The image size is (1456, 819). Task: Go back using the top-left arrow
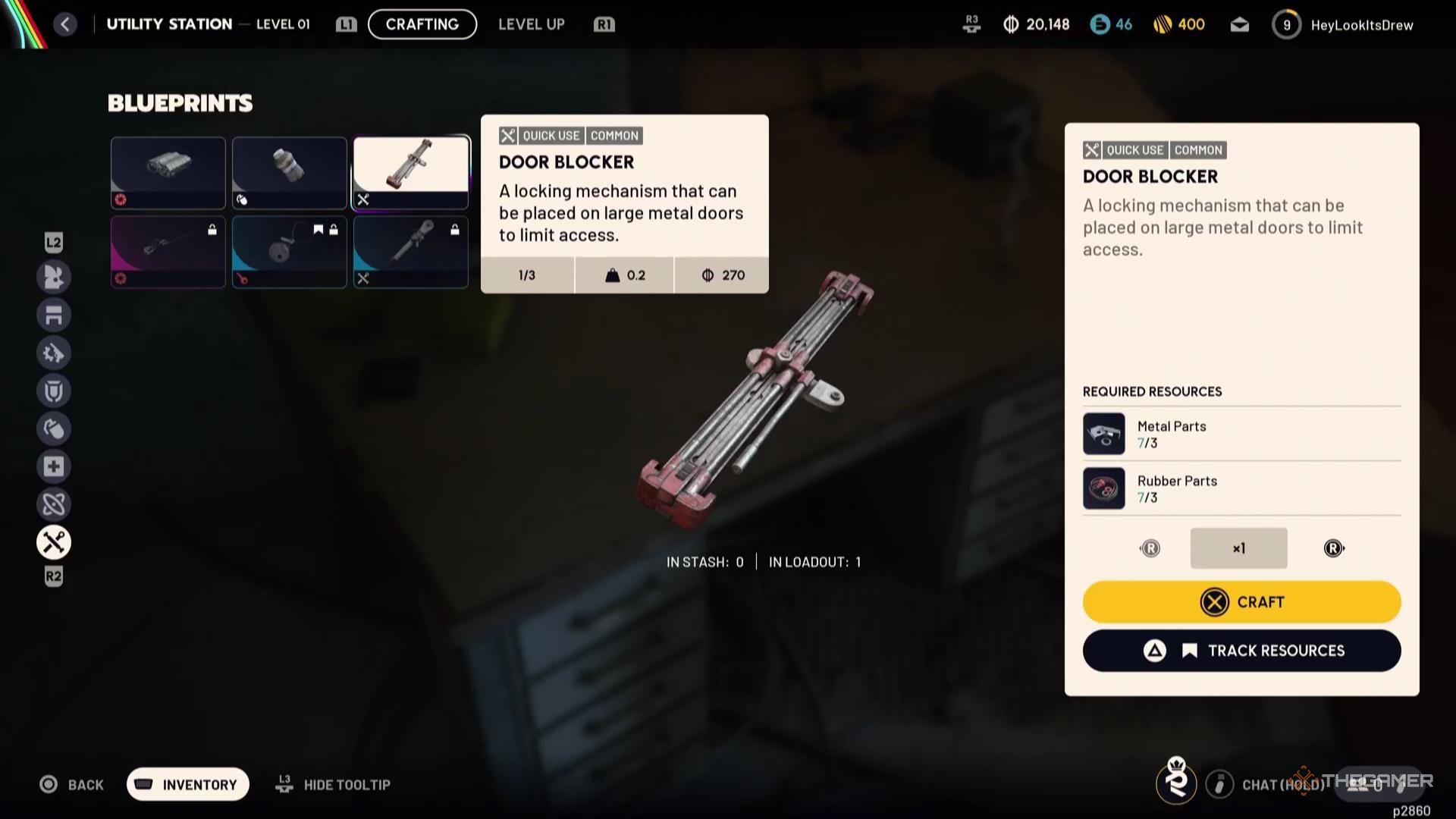[x=65, y=24]
